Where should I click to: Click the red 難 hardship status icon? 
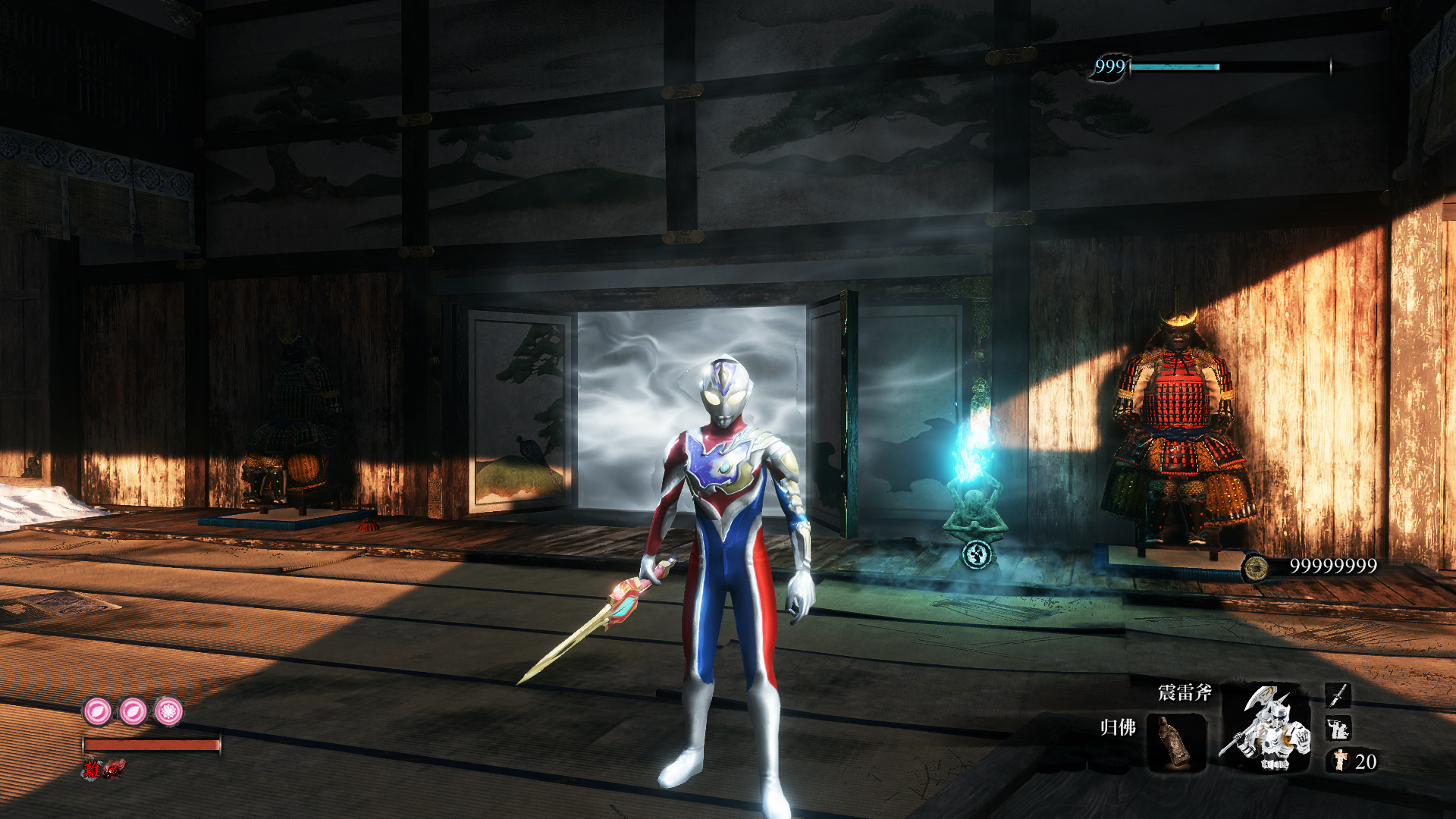point(93,769)
